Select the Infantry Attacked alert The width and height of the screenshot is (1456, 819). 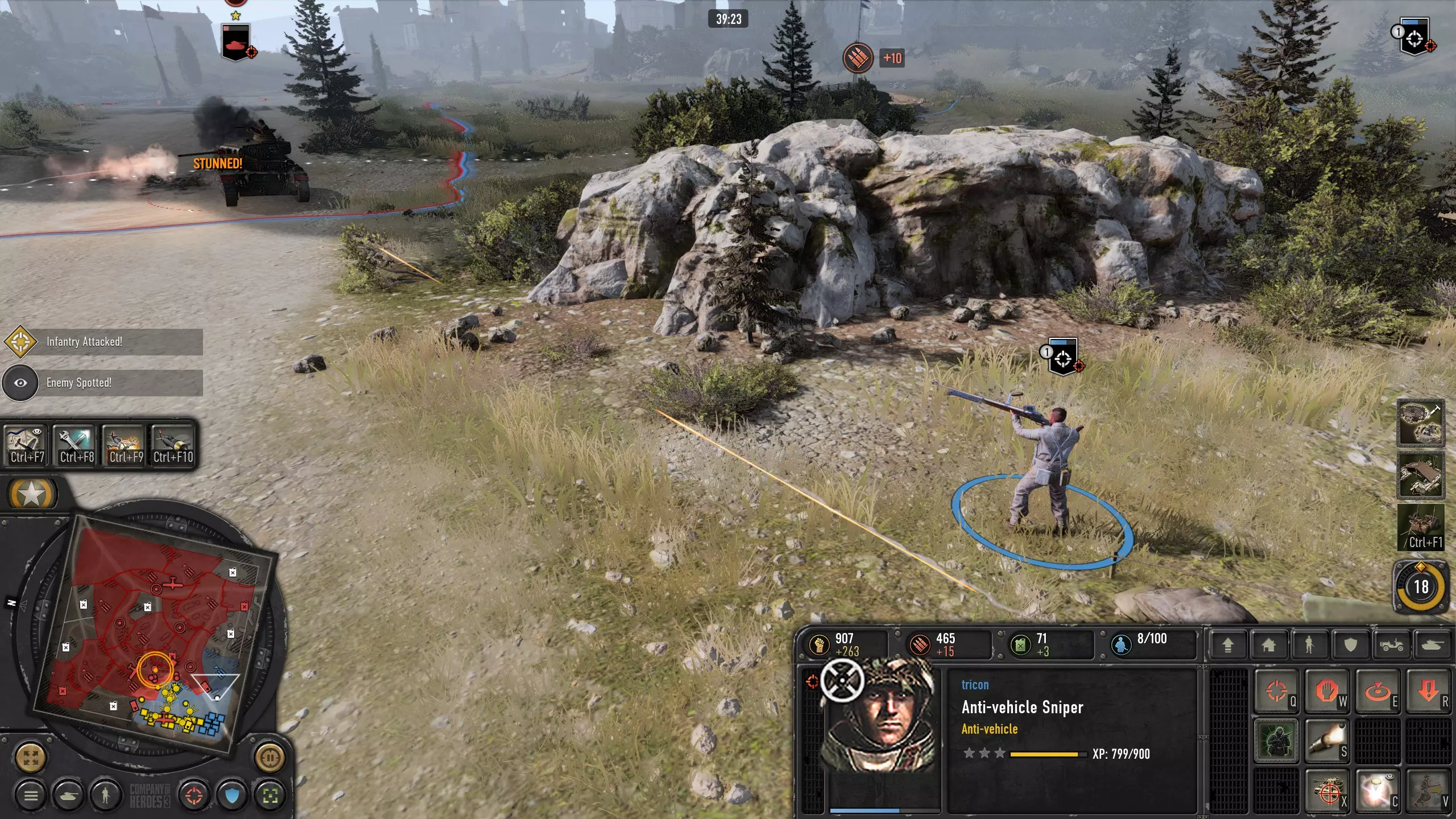(x=102, y=342)
